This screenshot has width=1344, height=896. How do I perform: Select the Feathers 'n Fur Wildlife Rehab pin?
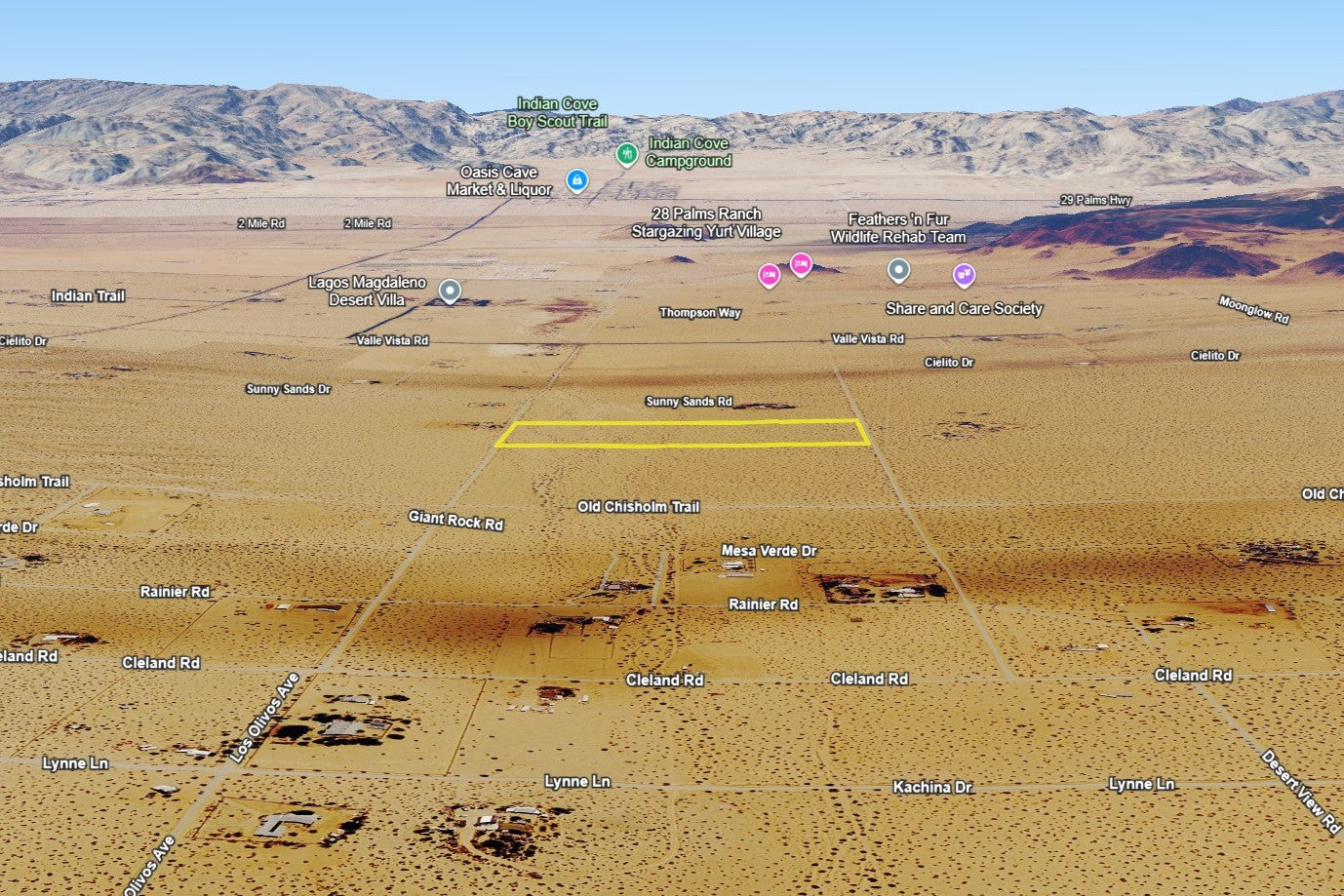[x=898, y=270]
